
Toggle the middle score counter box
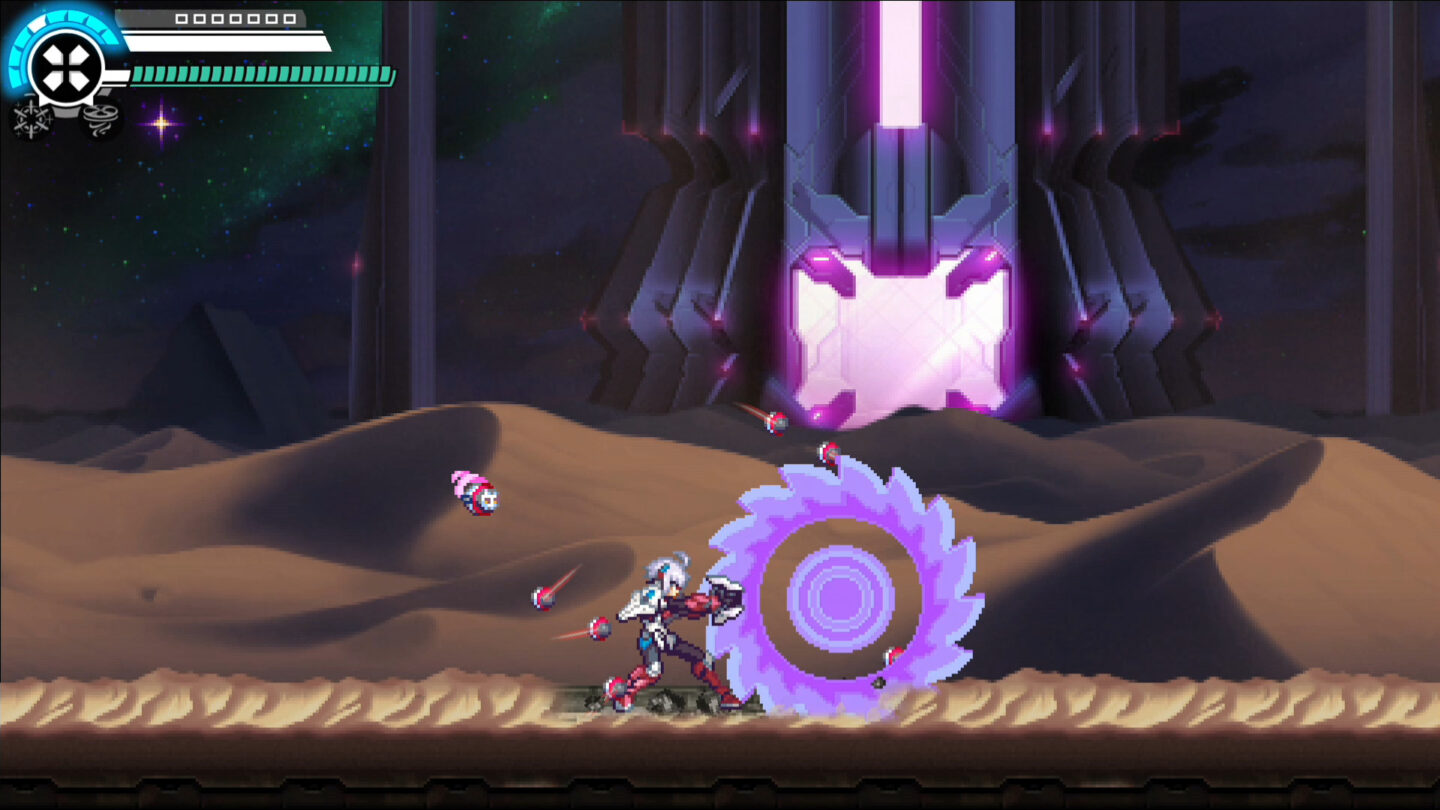[x=236, y=19]
